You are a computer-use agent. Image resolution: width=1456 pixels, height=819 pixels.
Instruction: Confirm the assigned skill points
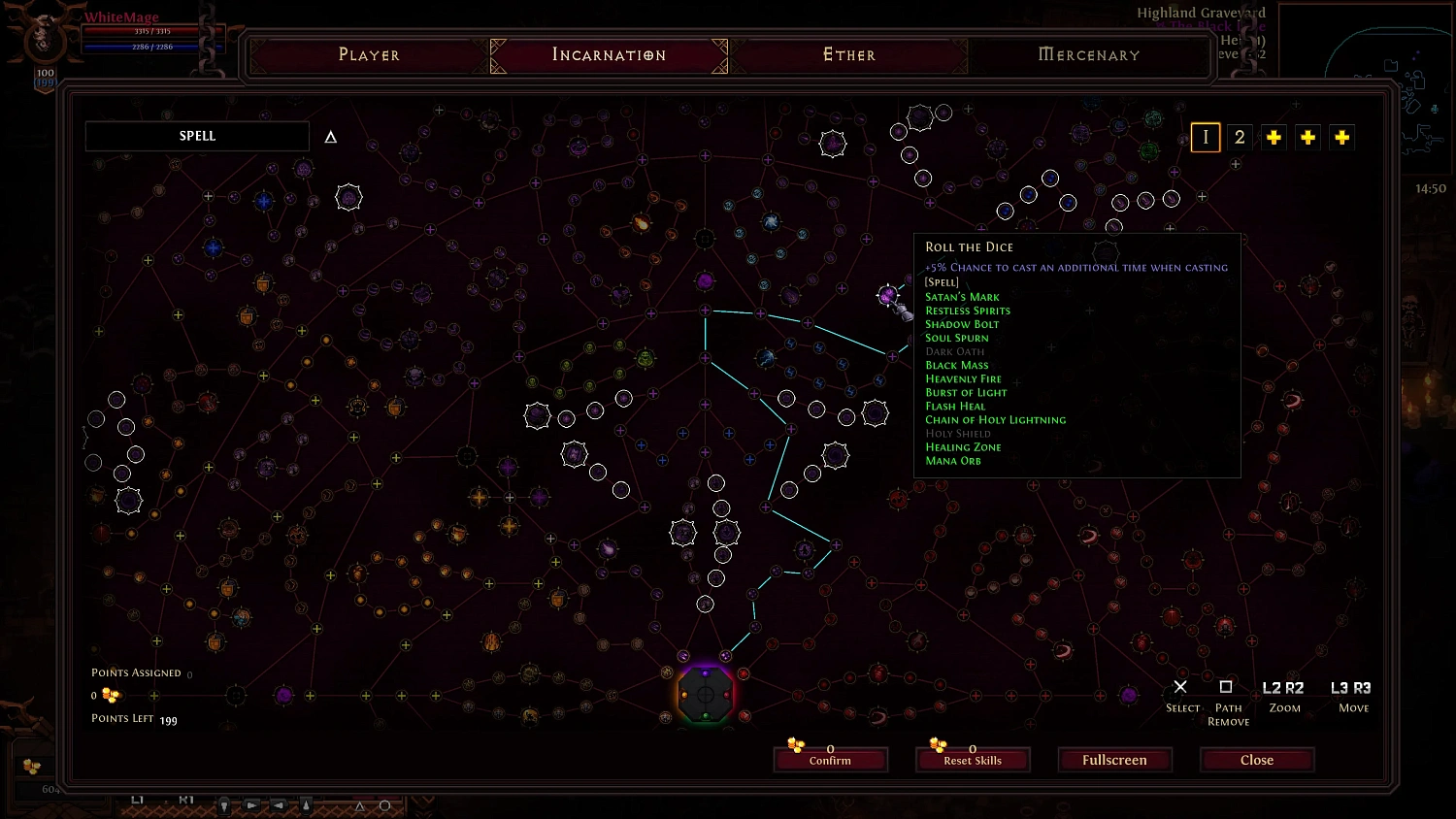click(x=831, y=760)
